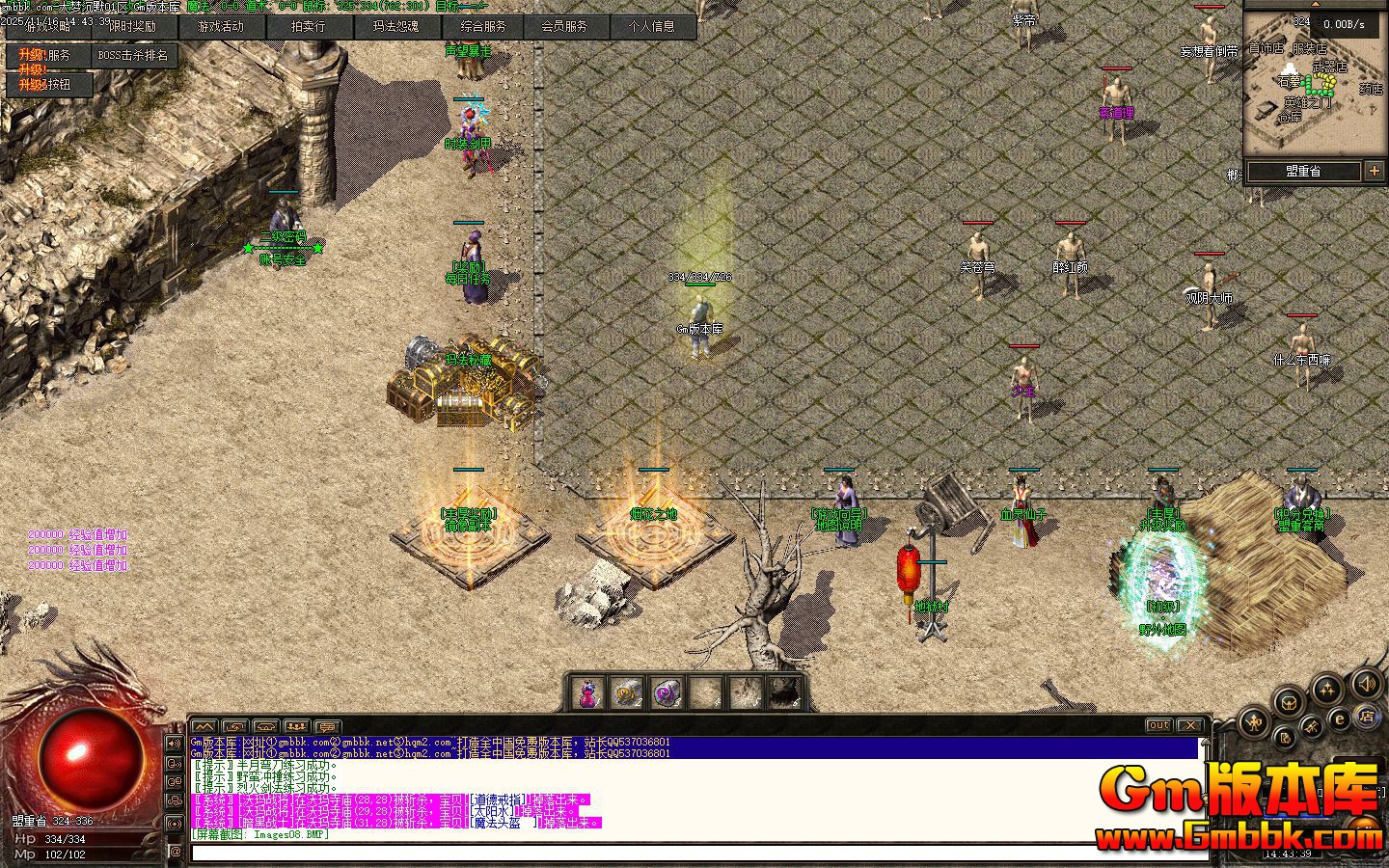Screen dimensions: 1389x868
Task: Select the 玛法怨魂 menu button
Action: point(395,27)
